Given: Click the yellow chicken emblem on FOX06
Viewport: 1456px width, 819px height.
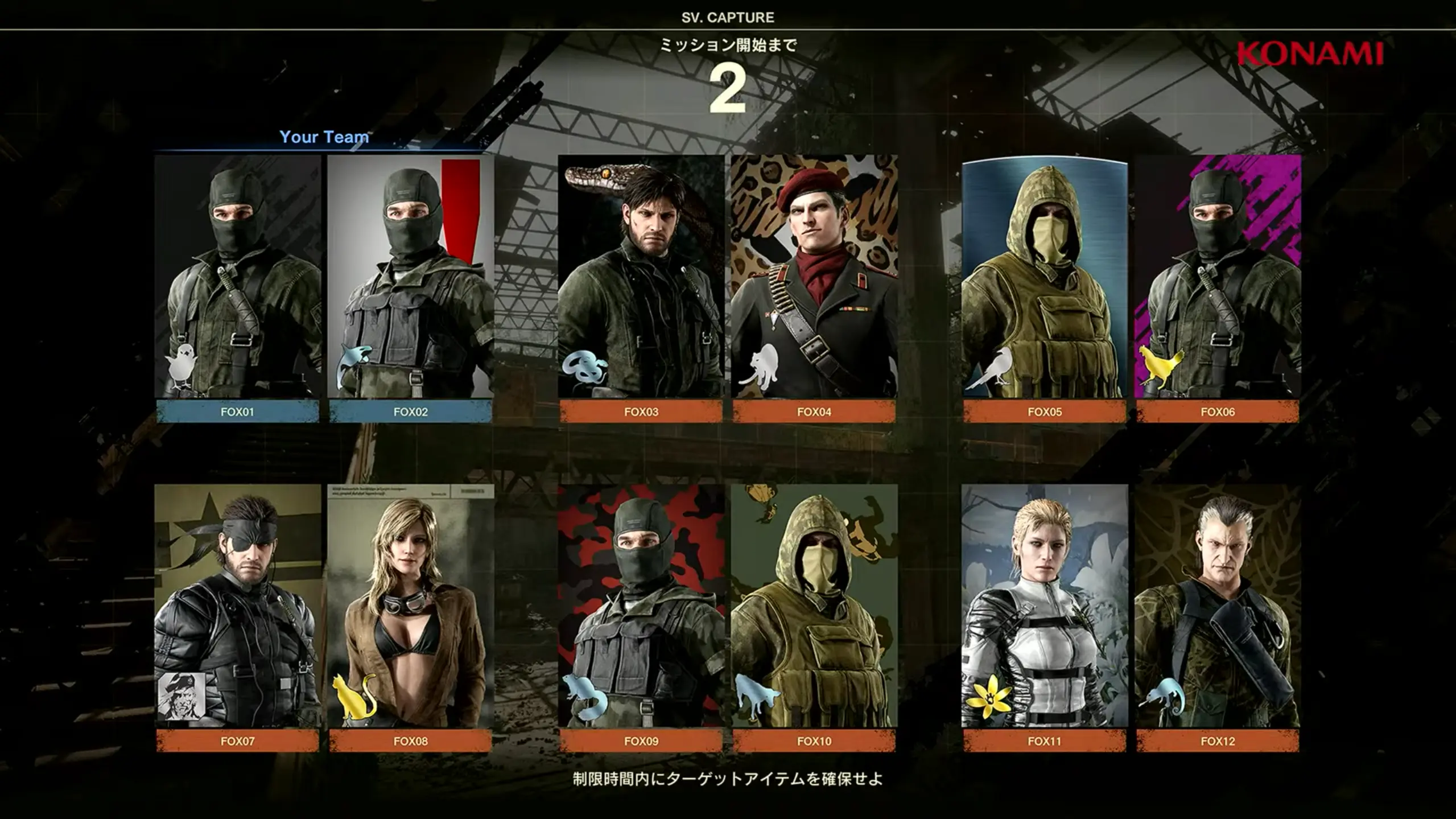Looking at the screenshot, I should (1161, 367).
